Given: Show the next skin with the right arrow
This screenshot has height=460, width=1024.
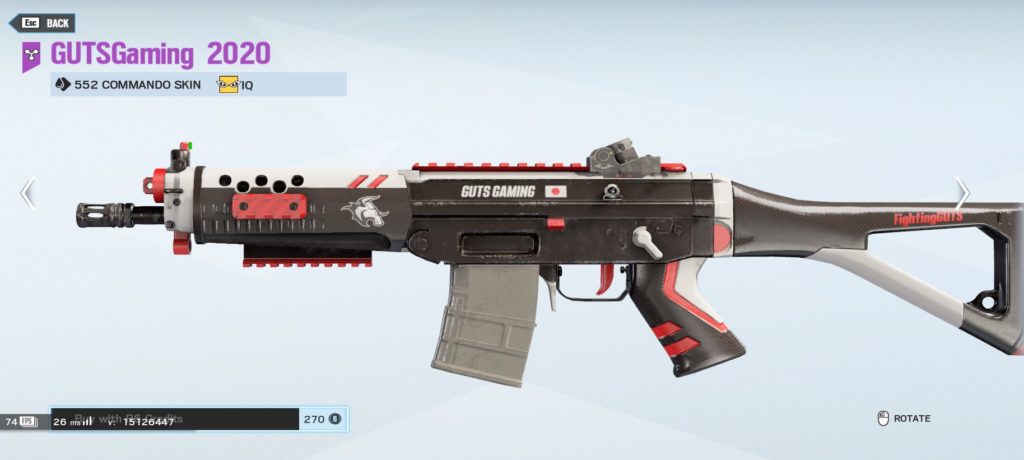Looking at the screenshot, I should click(961, 193).
